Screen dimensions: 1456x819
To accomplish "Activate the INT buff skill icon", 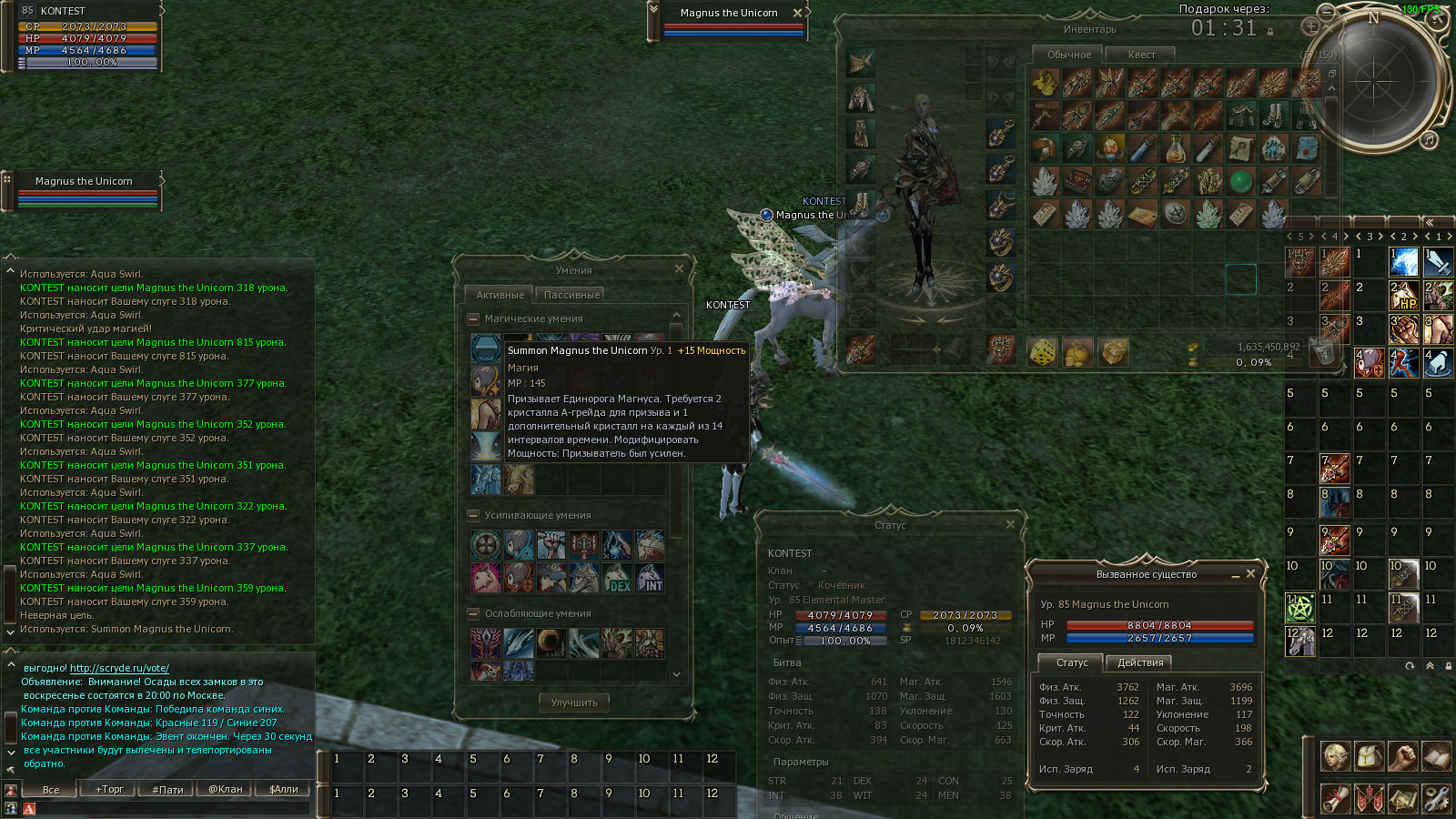I will tap(650, 578).
